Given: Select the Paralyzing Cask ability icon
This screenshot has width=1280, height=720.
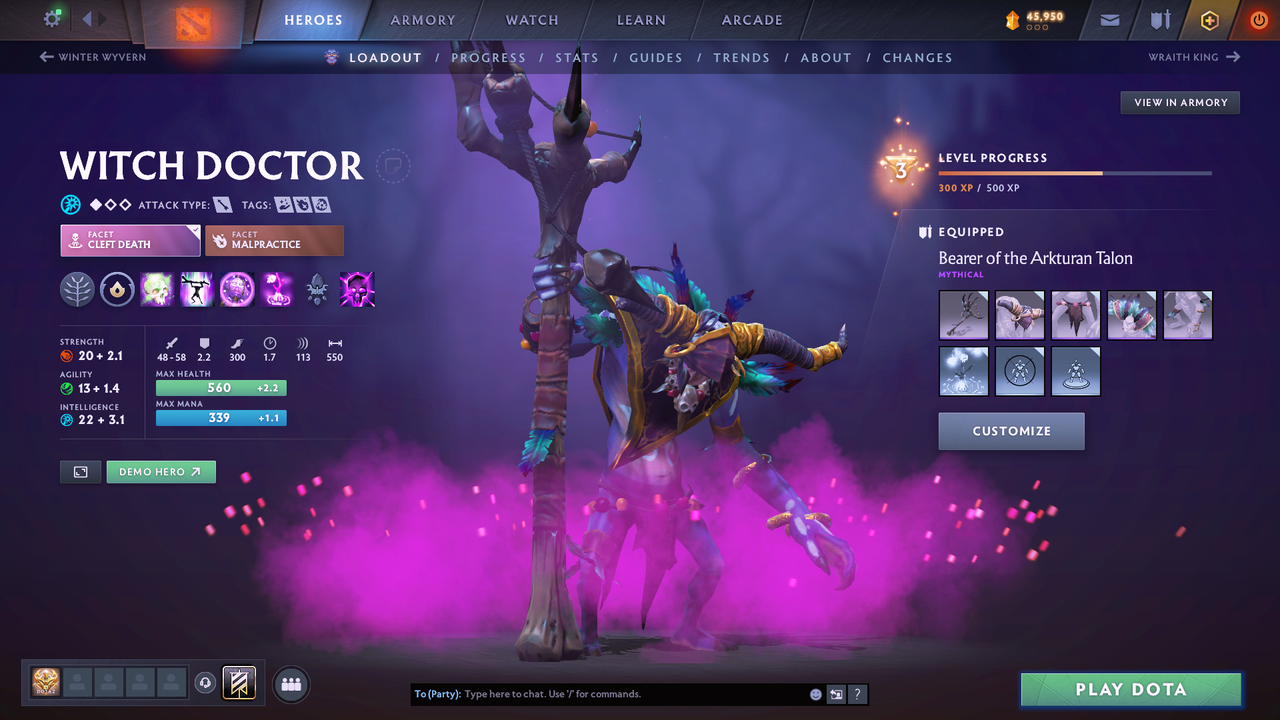Looking at the screenshot, I should tap(157, 289).
